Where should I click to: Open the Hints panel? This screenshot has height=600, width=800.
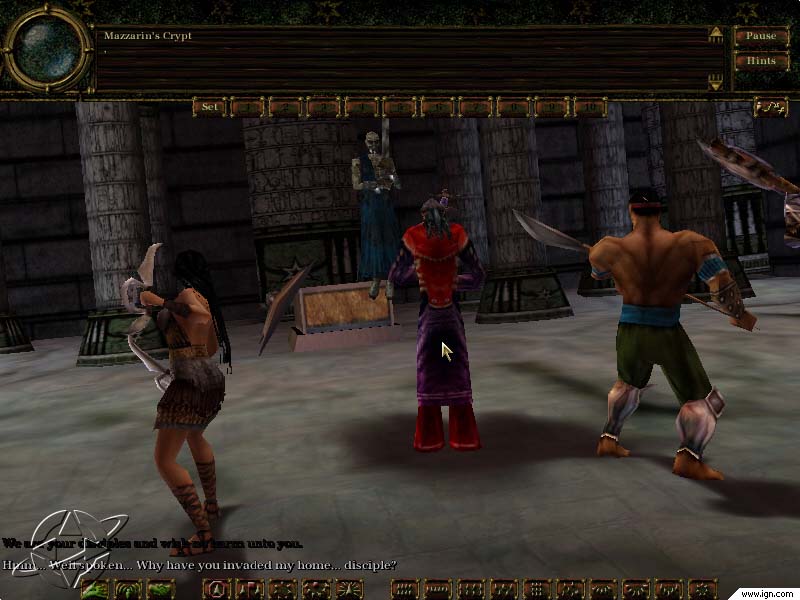click(760, 61)
